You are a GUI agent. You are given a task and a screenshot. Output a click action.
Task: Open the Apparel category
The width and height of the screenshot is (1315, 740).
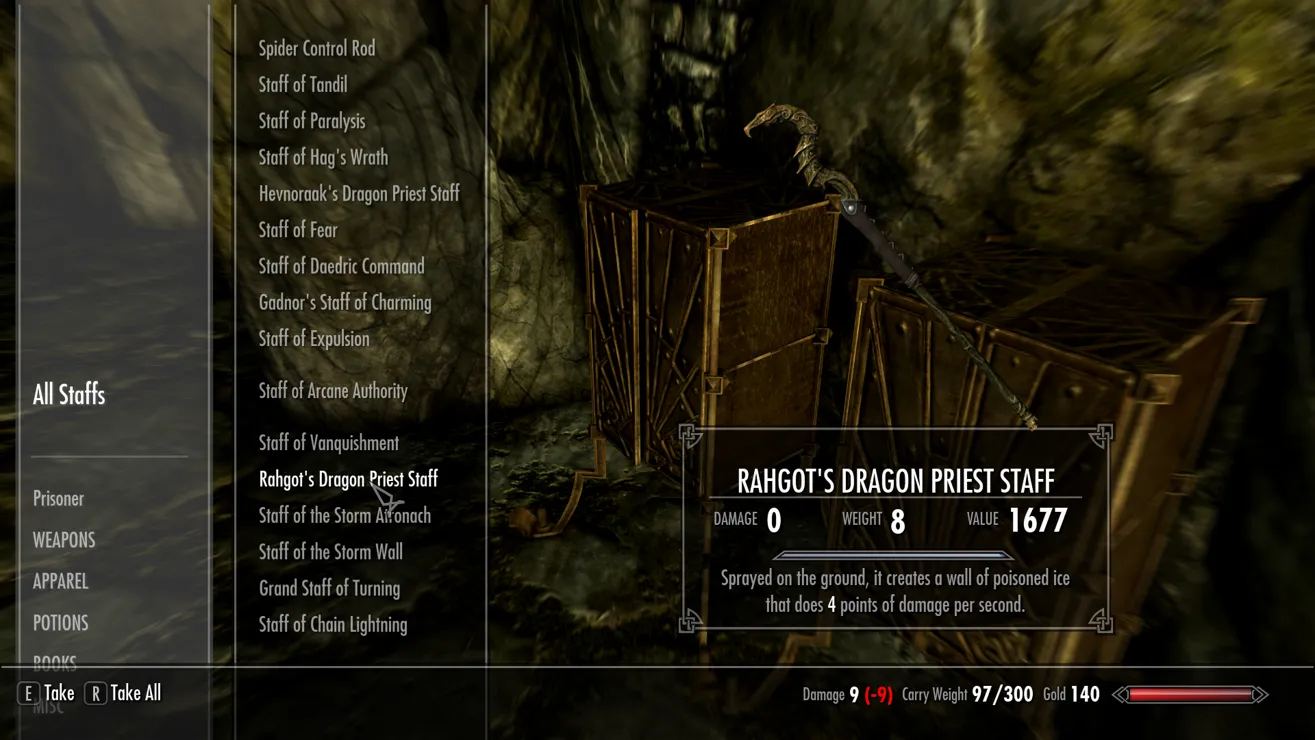click(60, 581)
